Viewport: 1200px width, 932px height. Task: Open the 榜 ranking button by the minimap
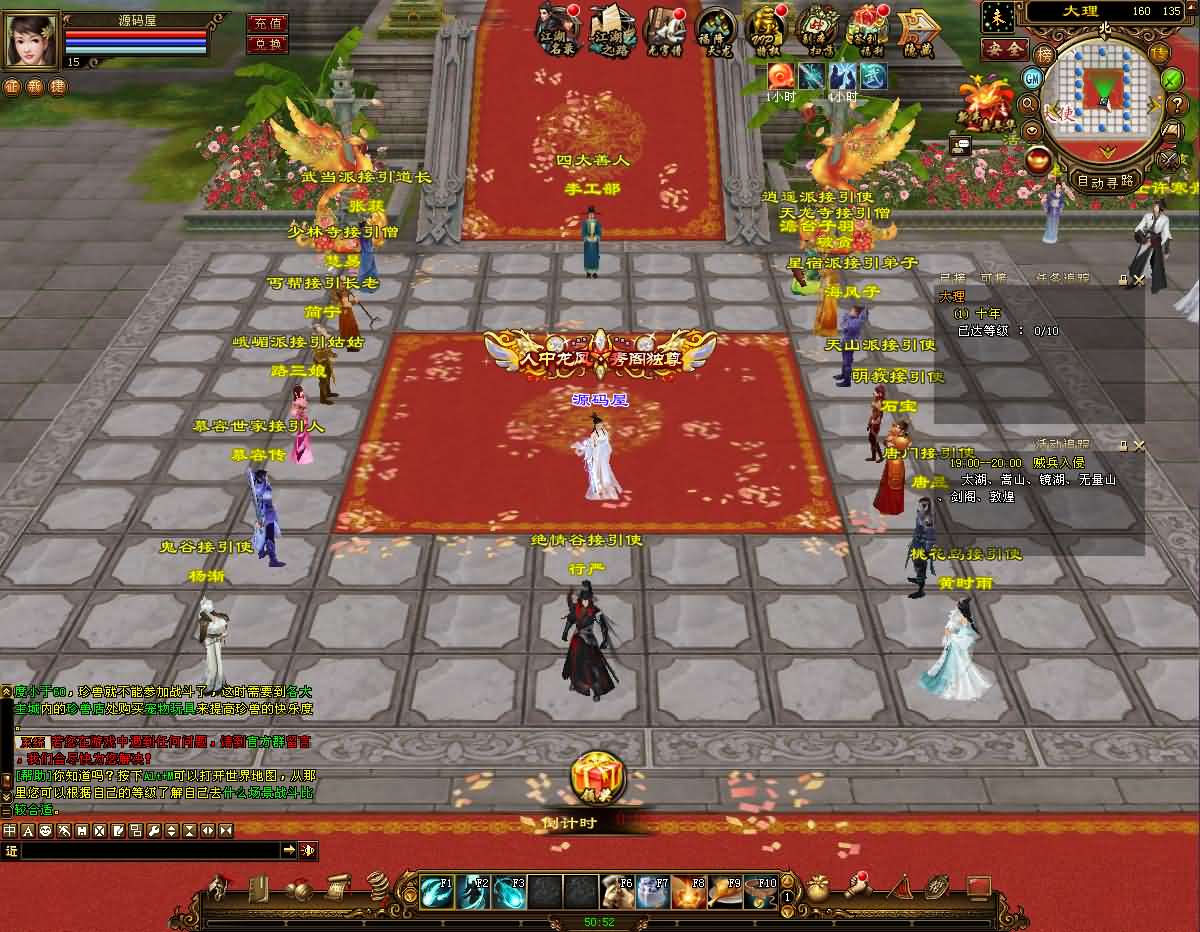1044,54
